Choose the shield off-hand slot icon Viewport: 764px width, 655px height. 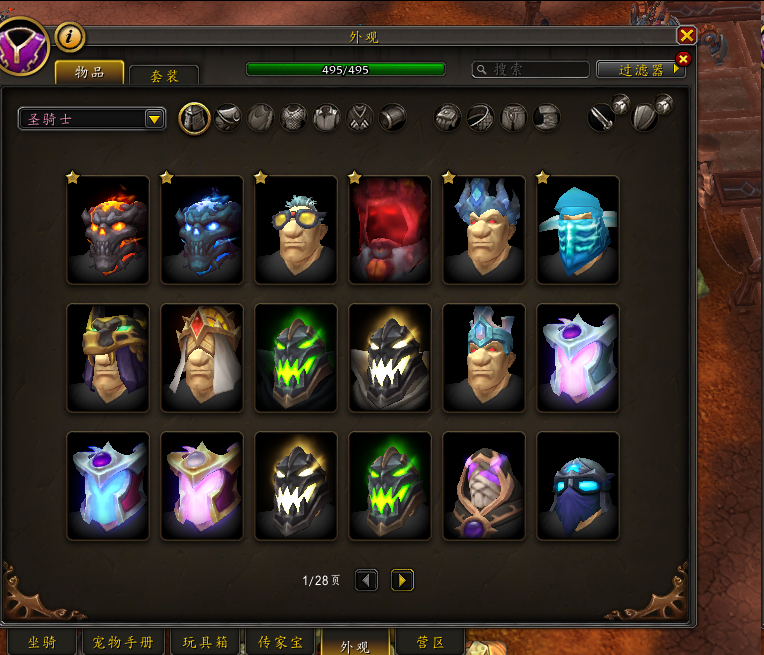tap(646, 118)
